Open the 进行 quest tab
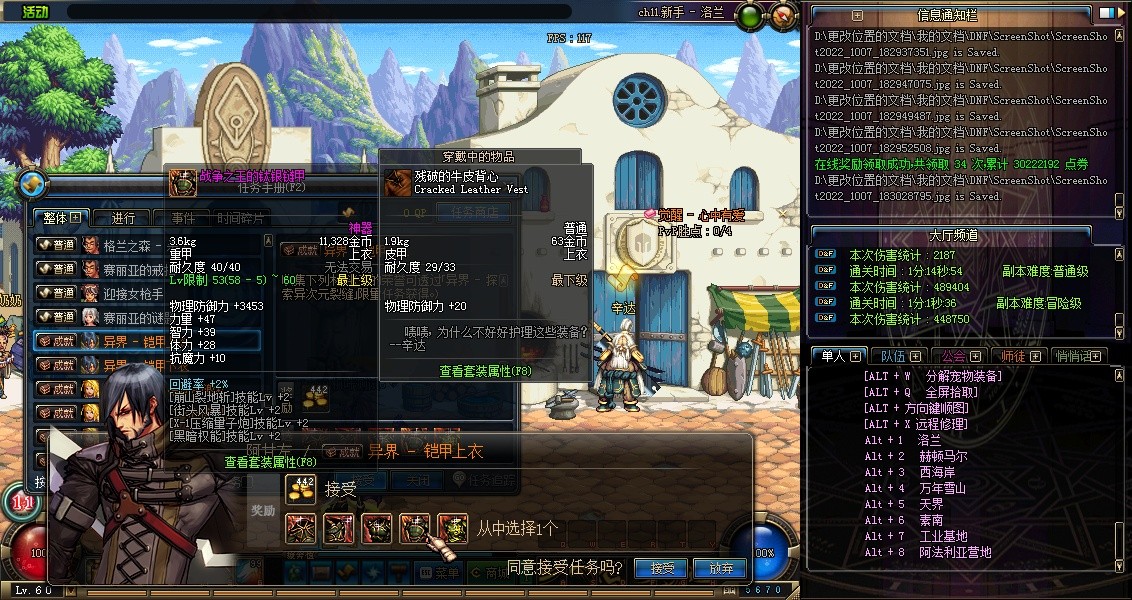The image size is (1132, 600). 123,218
